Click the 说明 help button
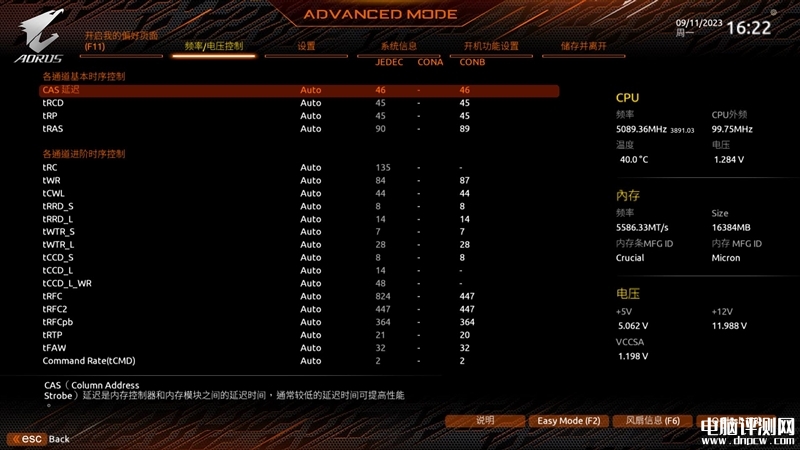Viewport: 800px width, 450px height. pyautogui.click(x=485, y=421)
